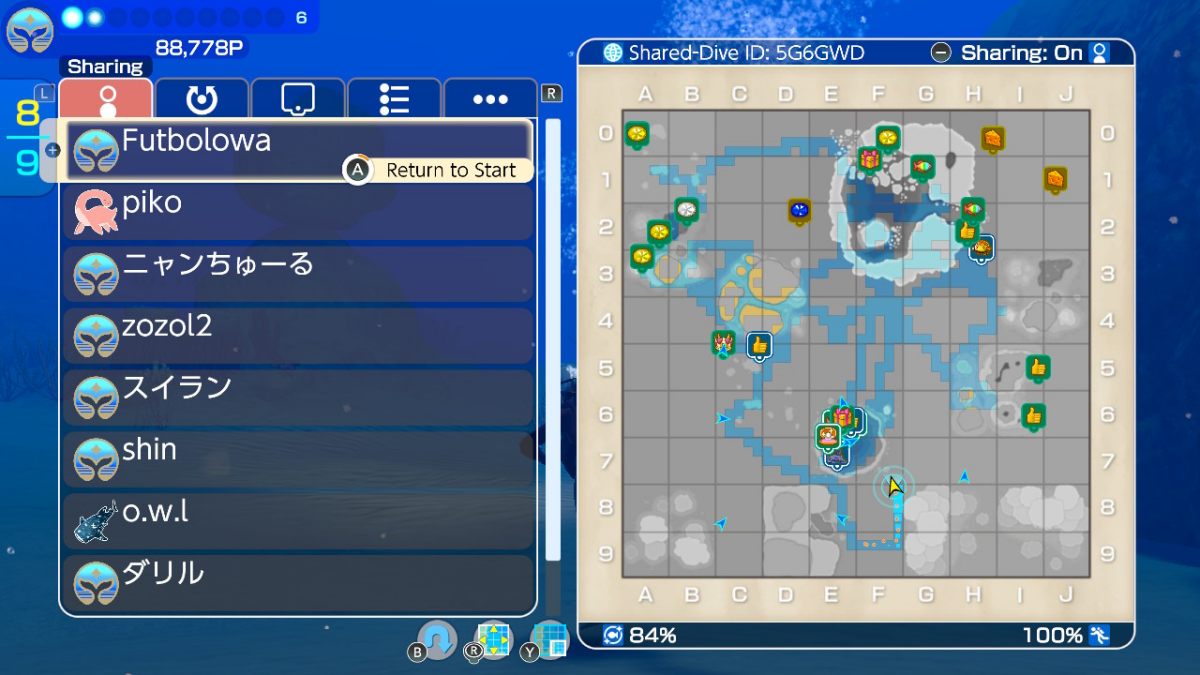Select Futbolowa in the player list
Screen dimensions: 1200x675
[x=298, y=142]
